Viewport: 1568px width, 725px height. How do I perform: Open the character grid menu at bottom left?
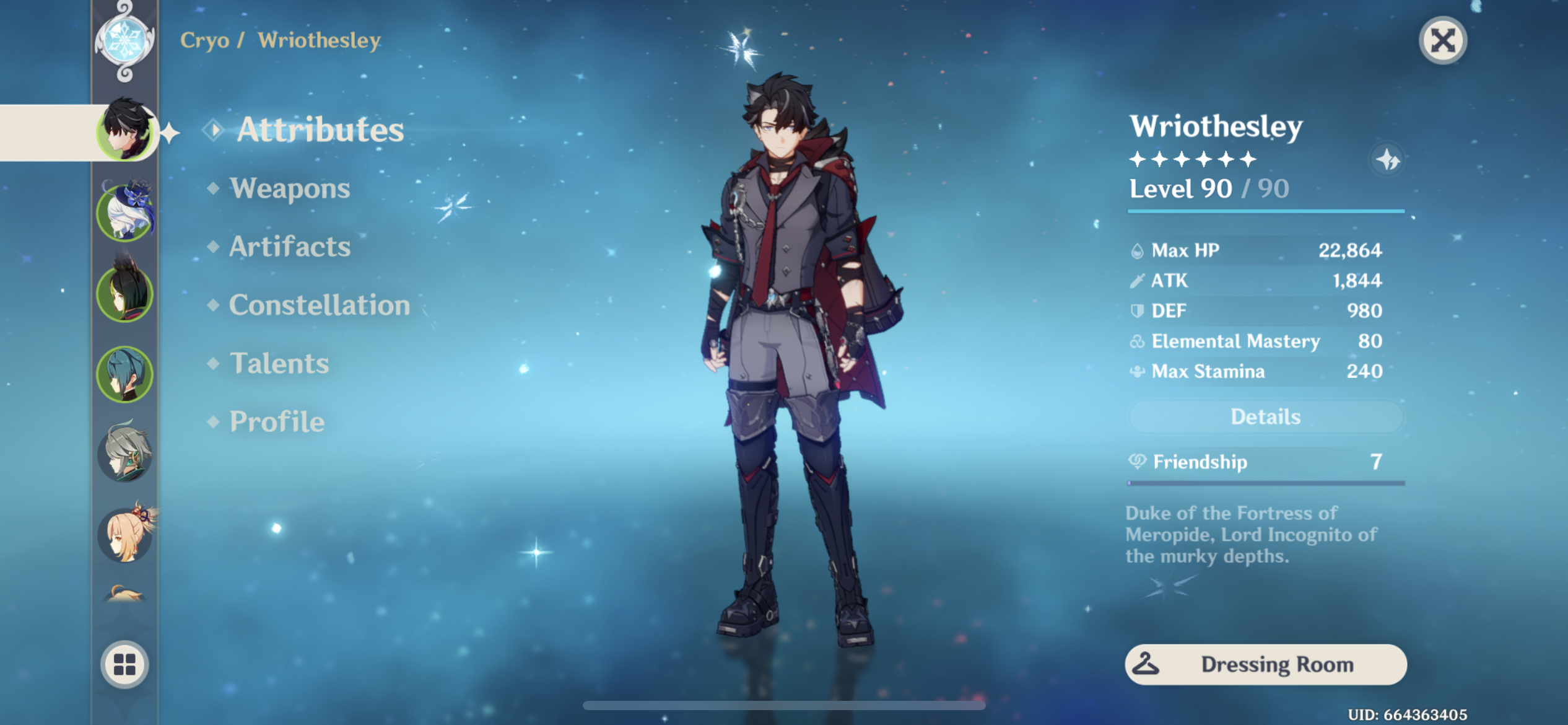126,663
